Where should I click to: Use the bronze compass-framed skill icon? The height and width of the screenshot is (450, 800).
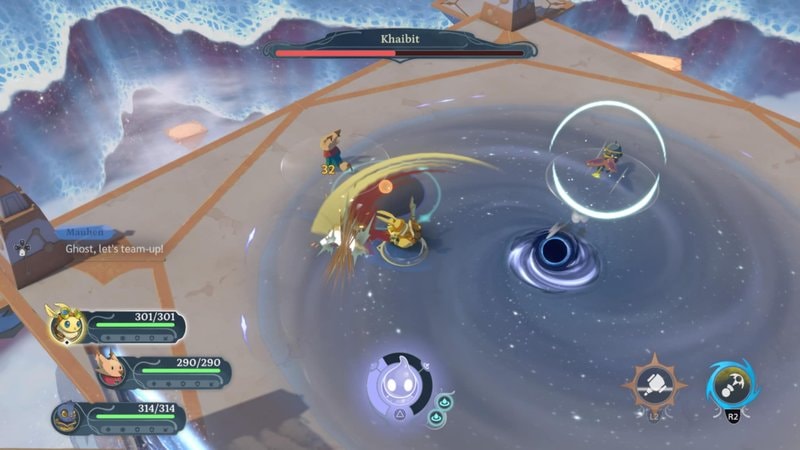coord(654,385)
